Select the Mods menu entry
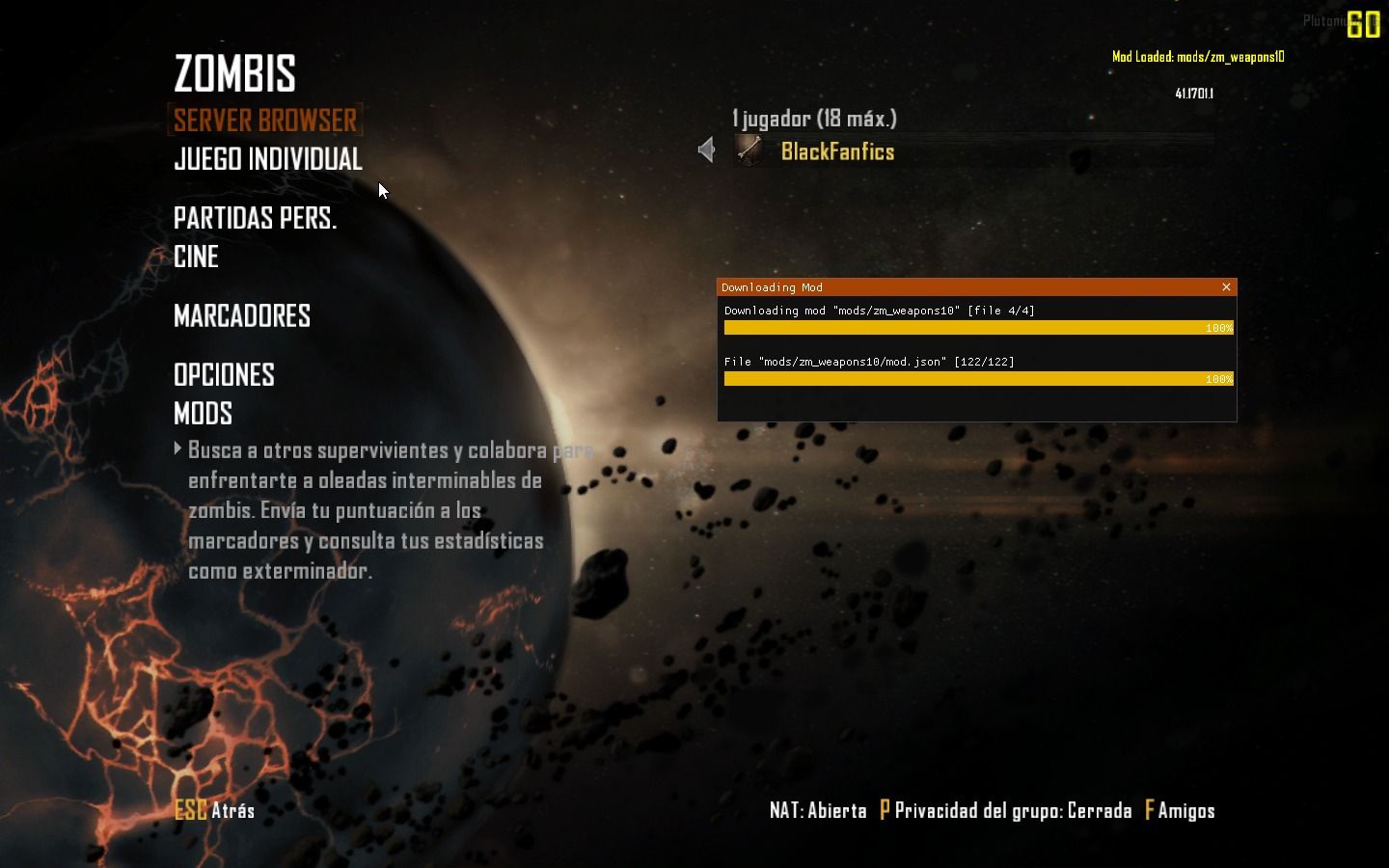The width and height of the screenshot is (1389, 868). (x=203, y=414)
